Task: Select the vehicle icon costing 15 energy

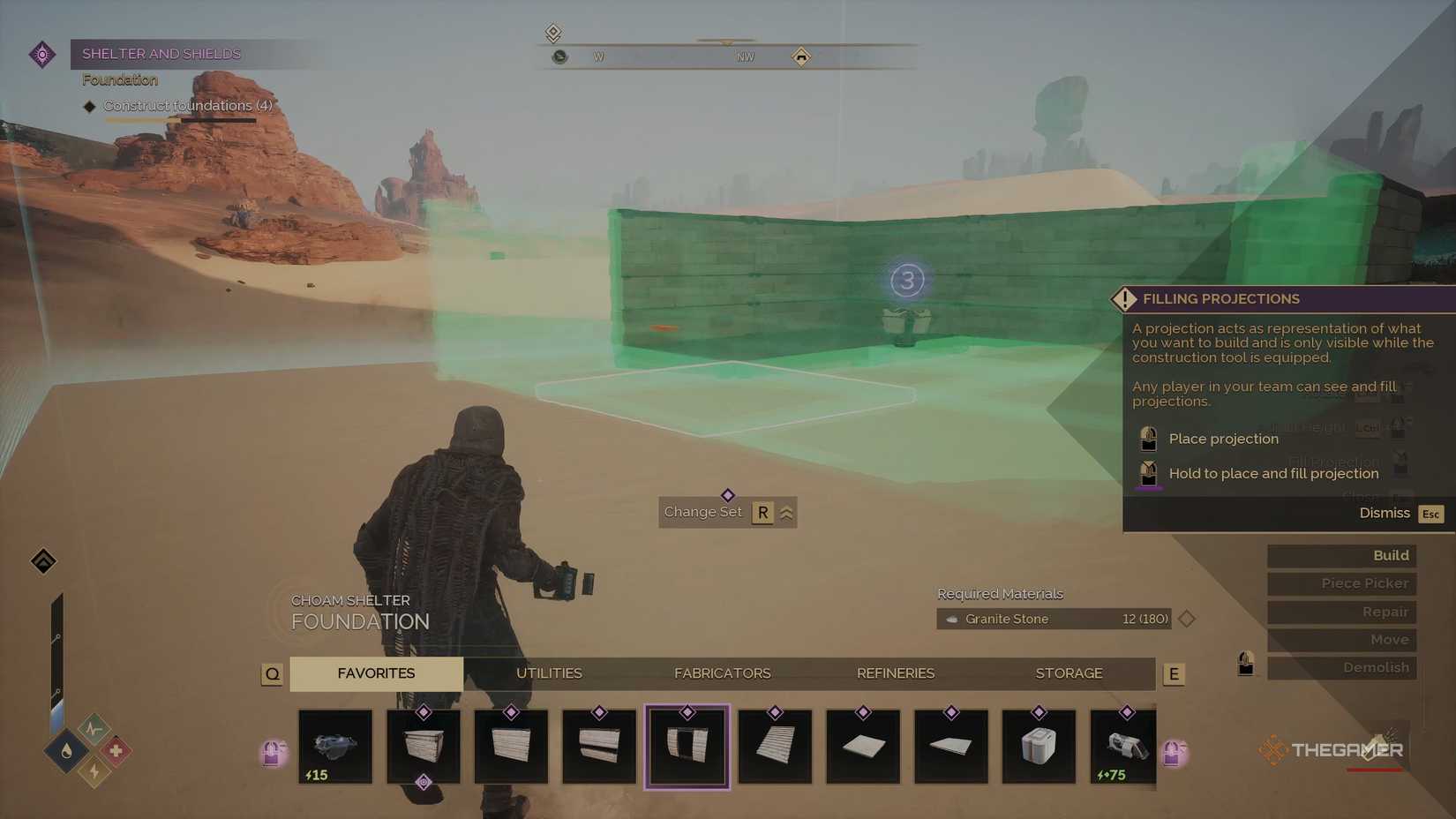Action: [335, 746]
